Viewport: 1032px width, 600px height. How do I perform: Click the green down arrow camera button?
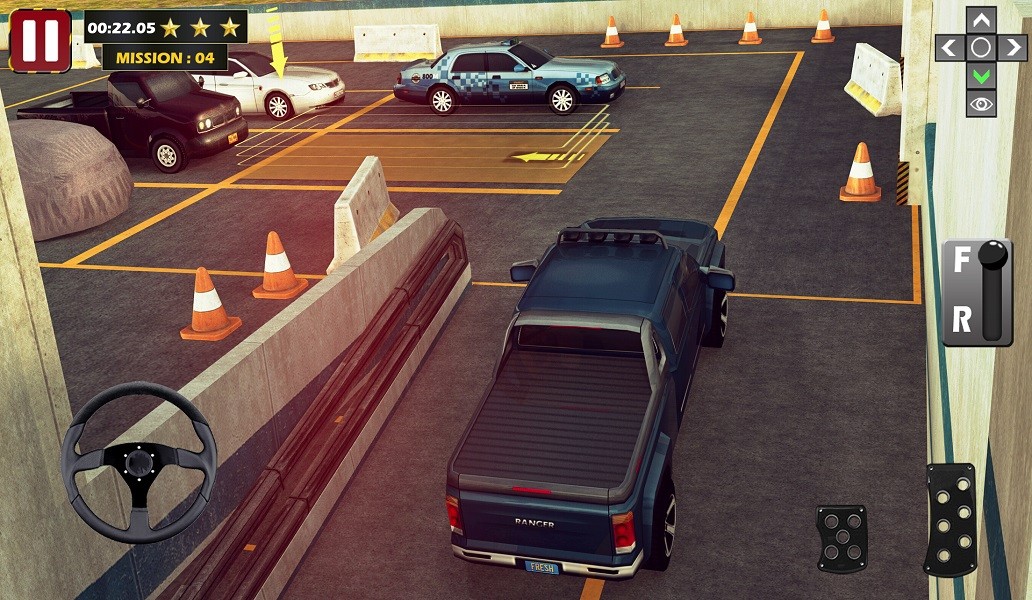981,75
